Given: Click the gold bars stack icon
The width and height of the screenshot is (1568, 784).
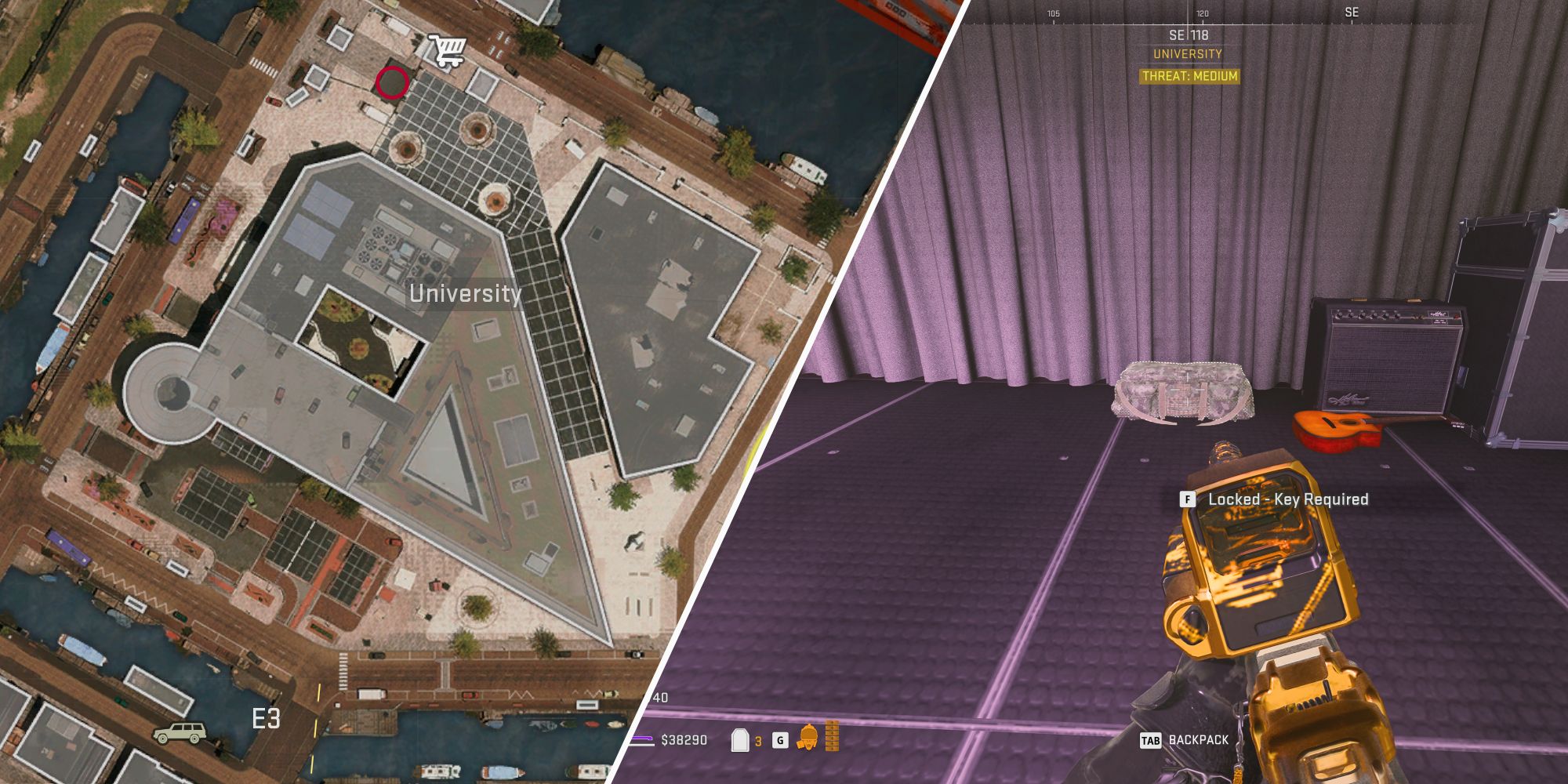Looking at the screenshot, I should [x=833, y=736].
